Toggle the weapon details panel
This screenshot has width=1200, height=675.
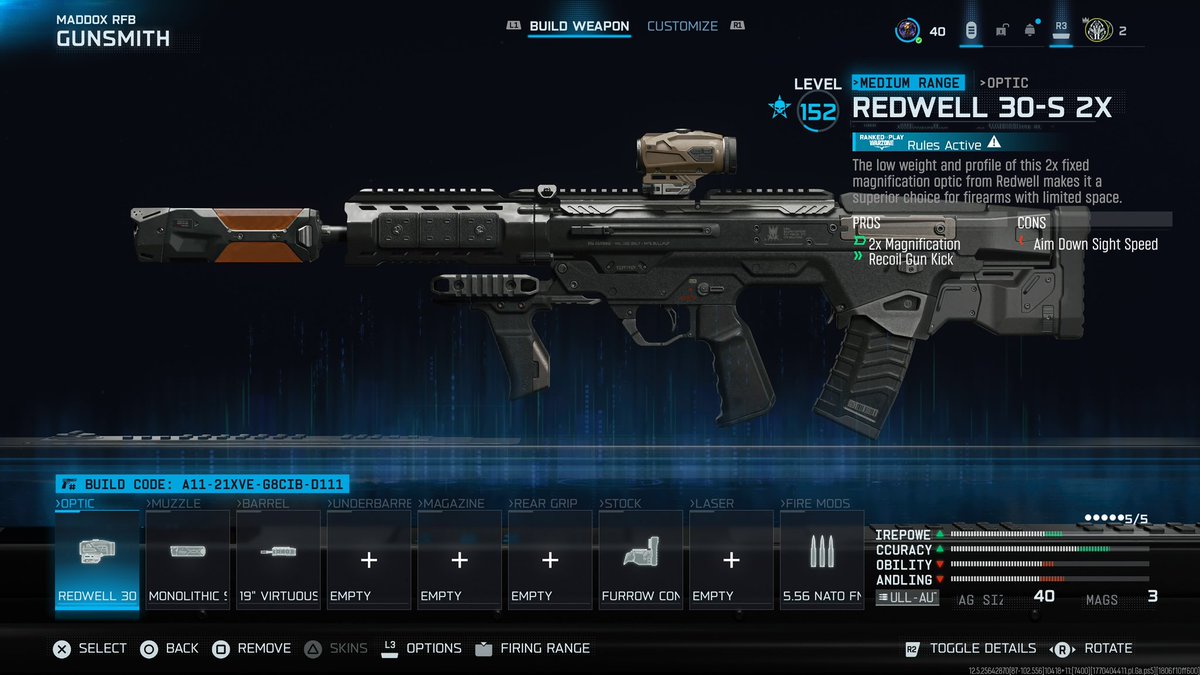(968, 648)
